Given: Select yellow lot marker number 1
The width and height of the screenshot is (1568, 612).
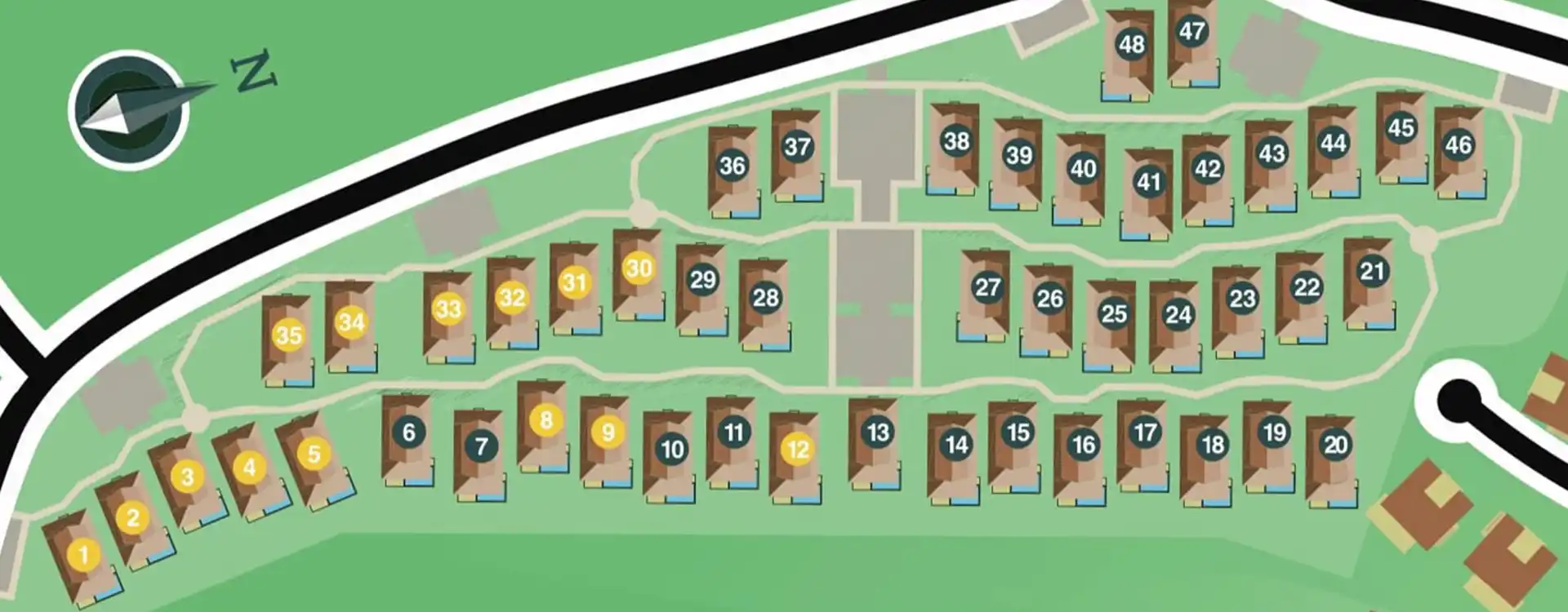Looking at the screenshot, I should pos(83,555).
